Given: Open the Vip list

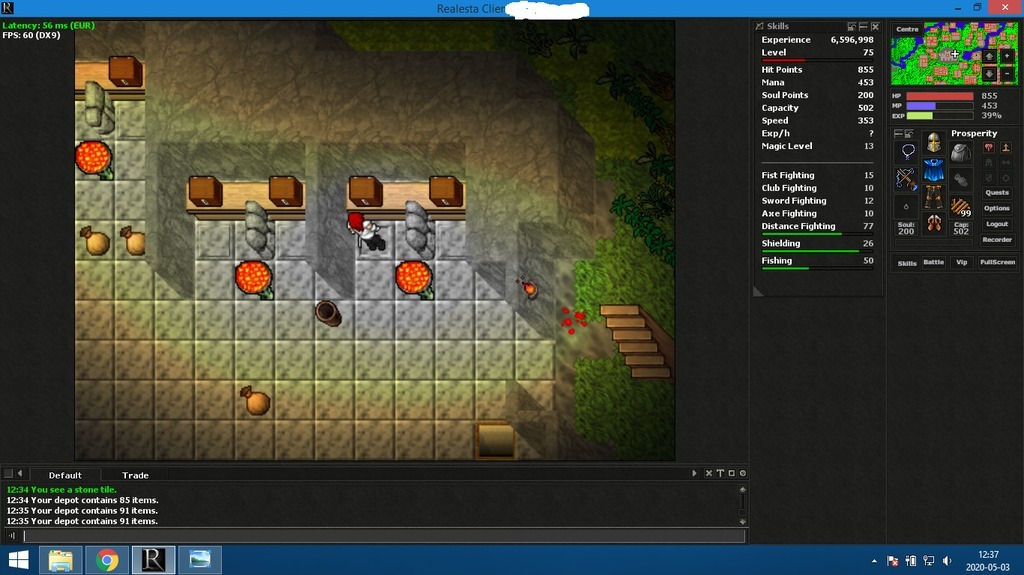Looking at the screenshot, I should (962, 263).
